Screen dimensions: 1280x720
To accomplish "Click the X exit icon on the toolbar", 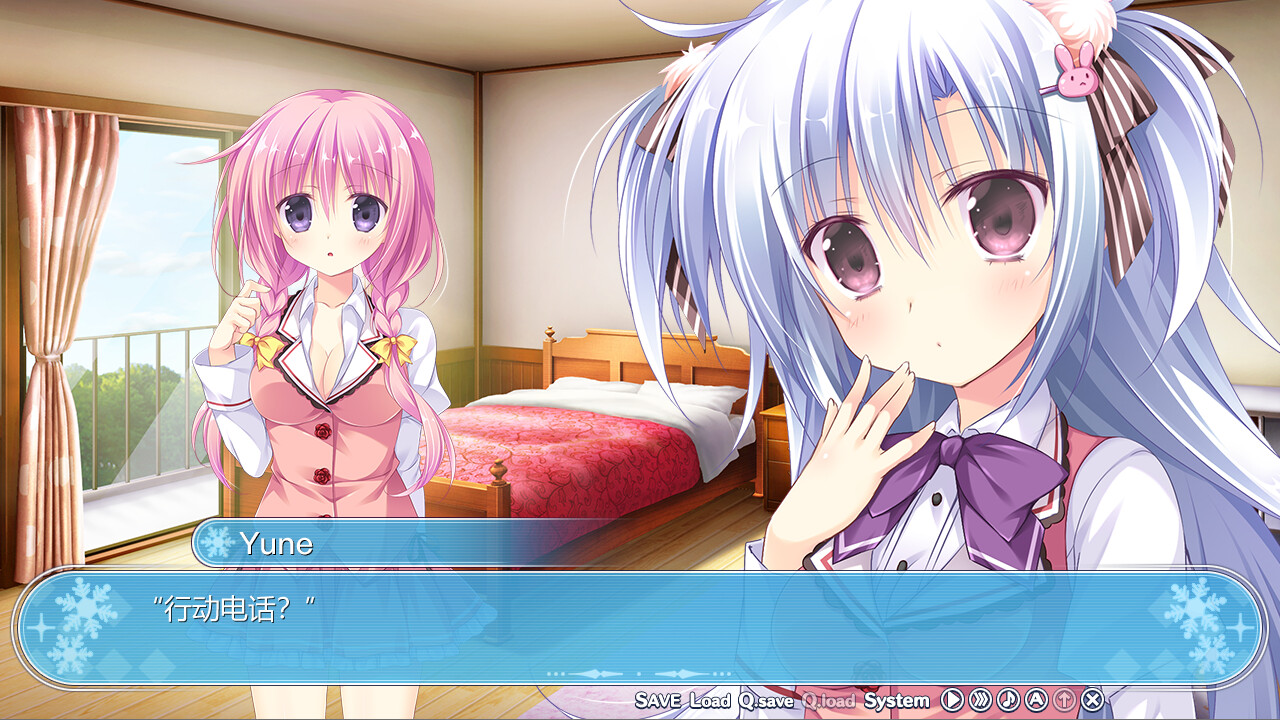I will pos(1092,700).
